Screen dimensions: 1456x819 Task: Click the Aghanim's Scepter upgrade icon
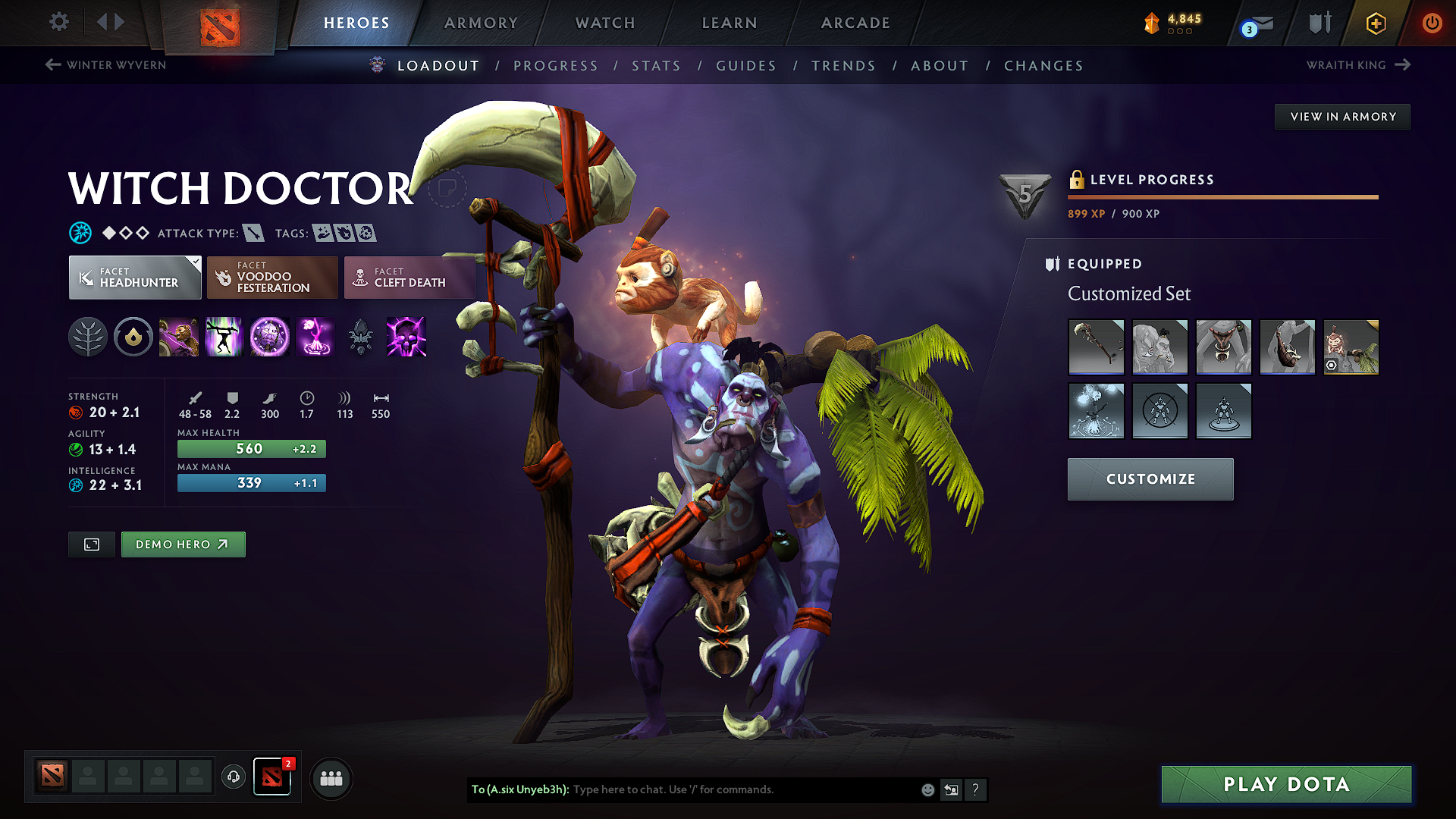[x=362, y=337]
